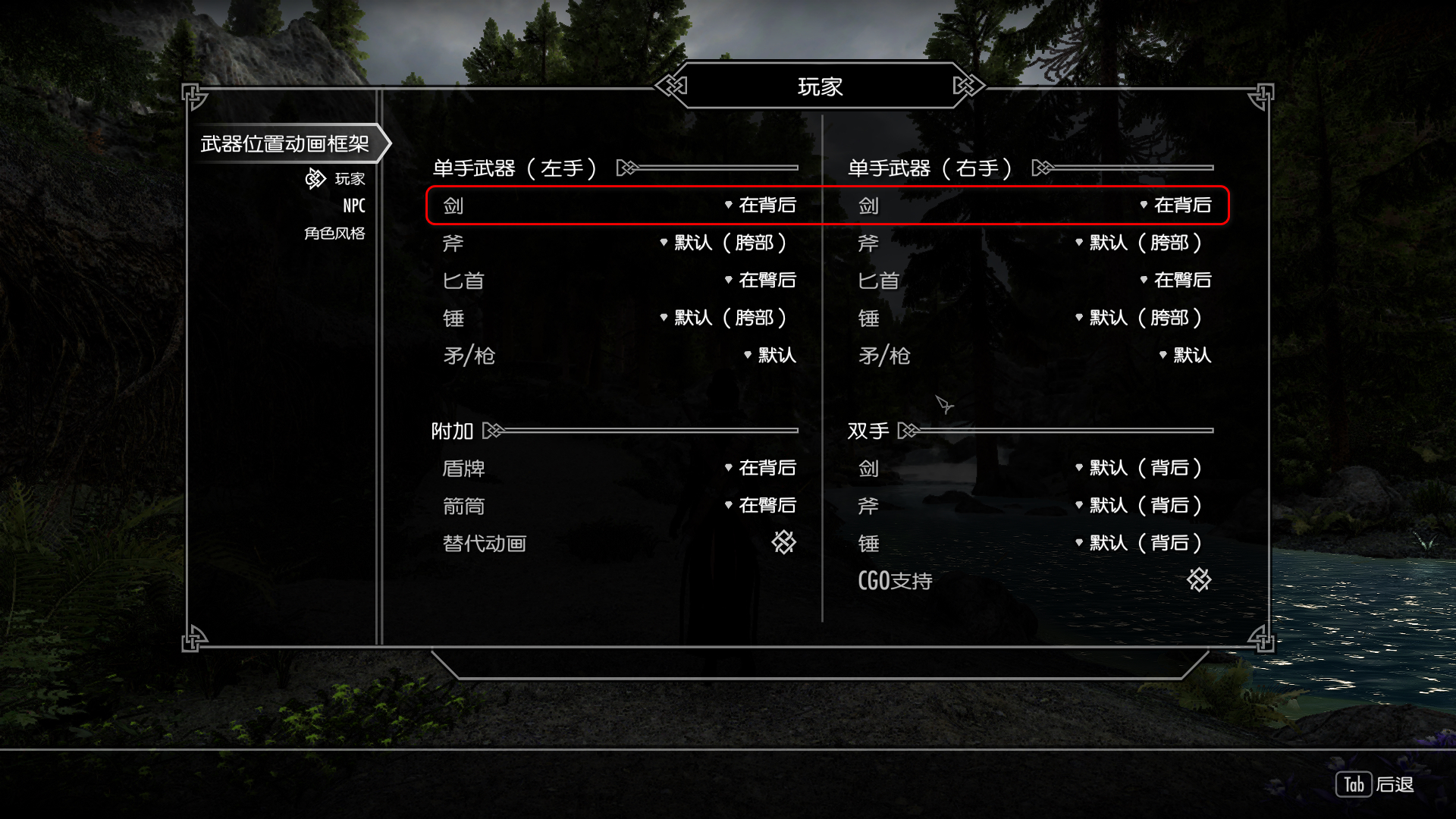The image size is (1456, 819).
Task: Select the 玩家 page in sidebar
Action: tap(350, 179)
